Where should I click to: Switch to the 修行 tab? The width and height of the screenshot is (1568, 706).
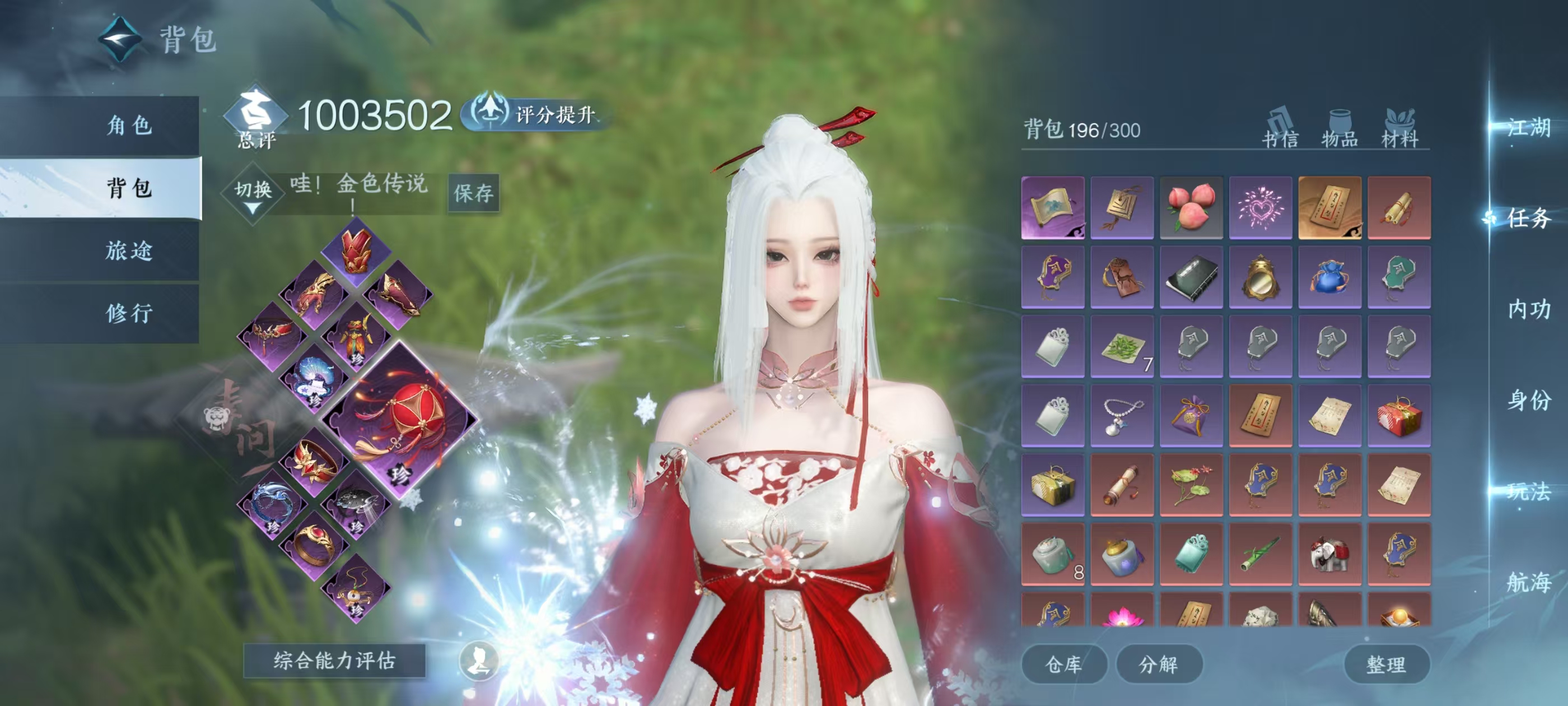click(129, 313)
